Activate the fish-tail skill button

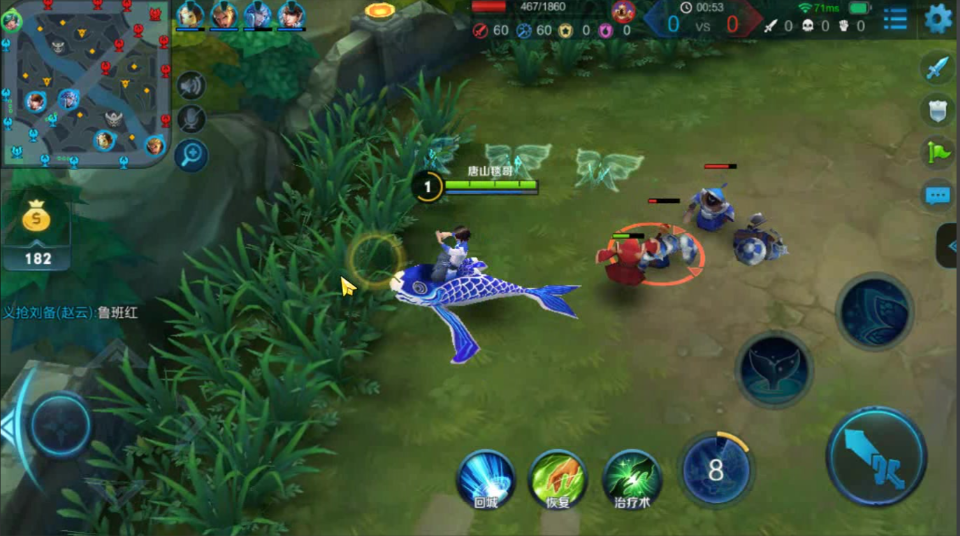click(x=774, y=369)
